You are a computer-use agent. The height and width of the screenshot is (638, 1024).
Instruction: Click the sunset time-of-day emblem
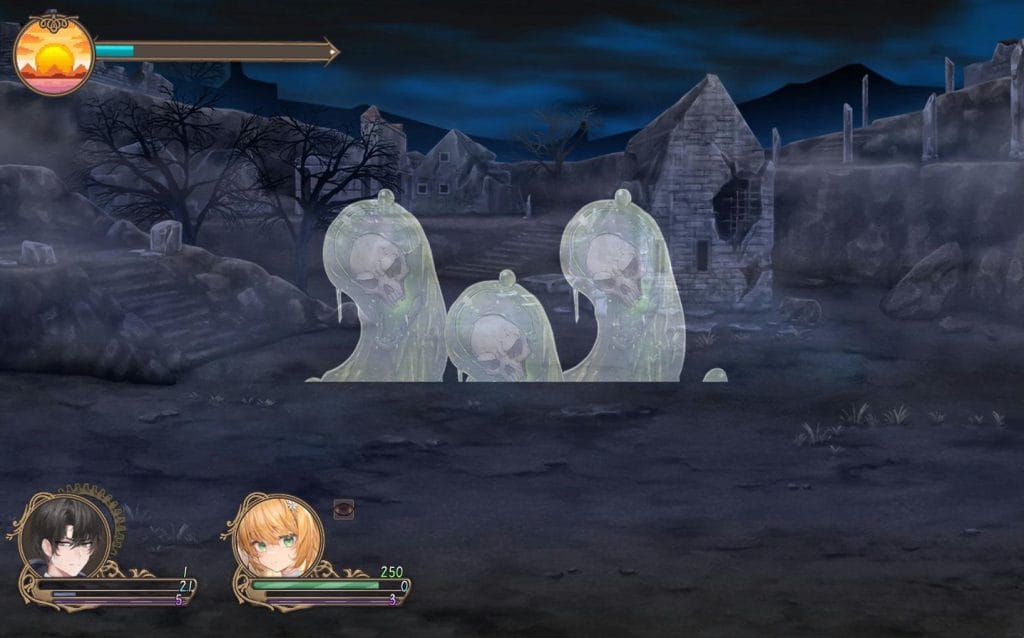click(x=54, y=55)
